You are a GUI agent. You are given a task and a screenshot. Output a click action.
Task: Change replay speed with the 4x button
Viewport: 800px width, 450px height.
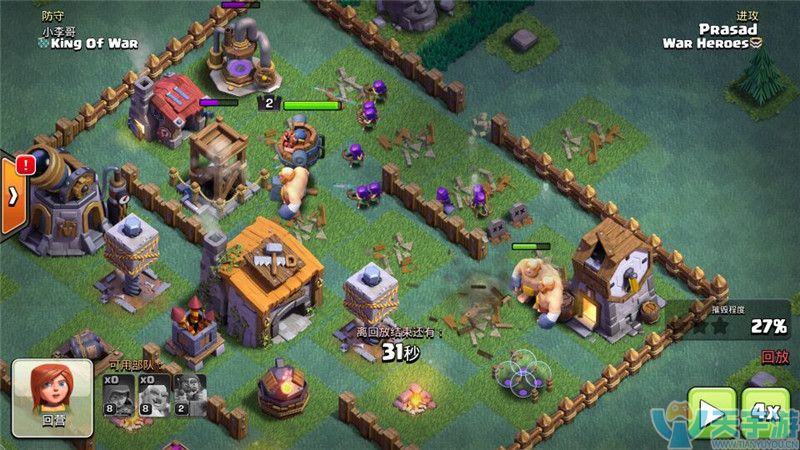click(x=766, y=413)
